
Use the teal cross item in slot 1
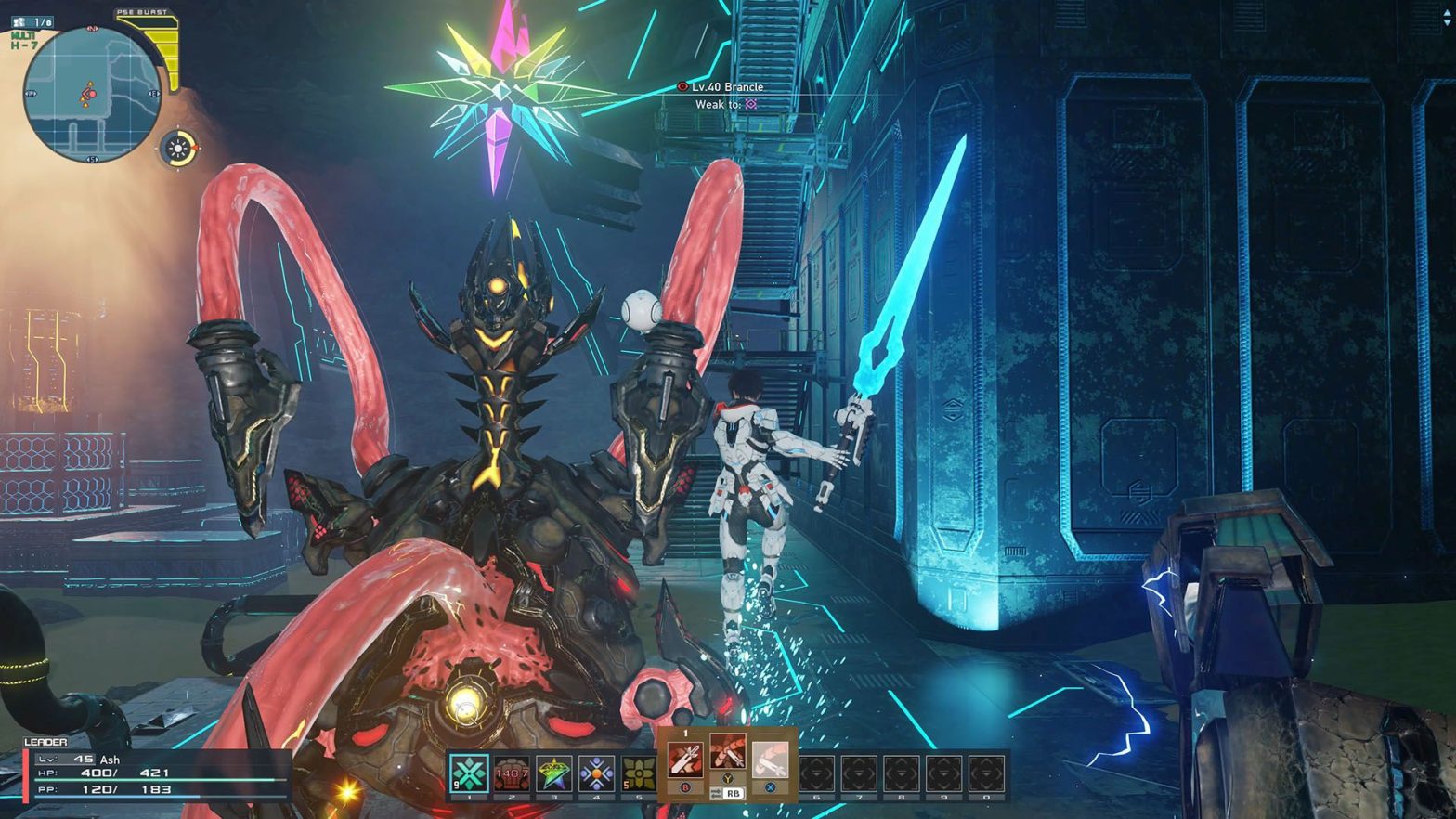coord(469,773)
